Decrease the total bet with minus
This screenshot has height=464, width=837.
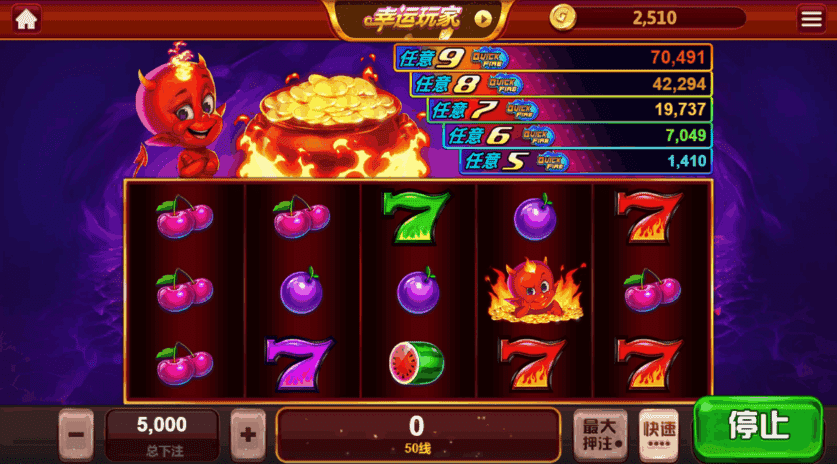pyautogui.click(x=77, y=434)
